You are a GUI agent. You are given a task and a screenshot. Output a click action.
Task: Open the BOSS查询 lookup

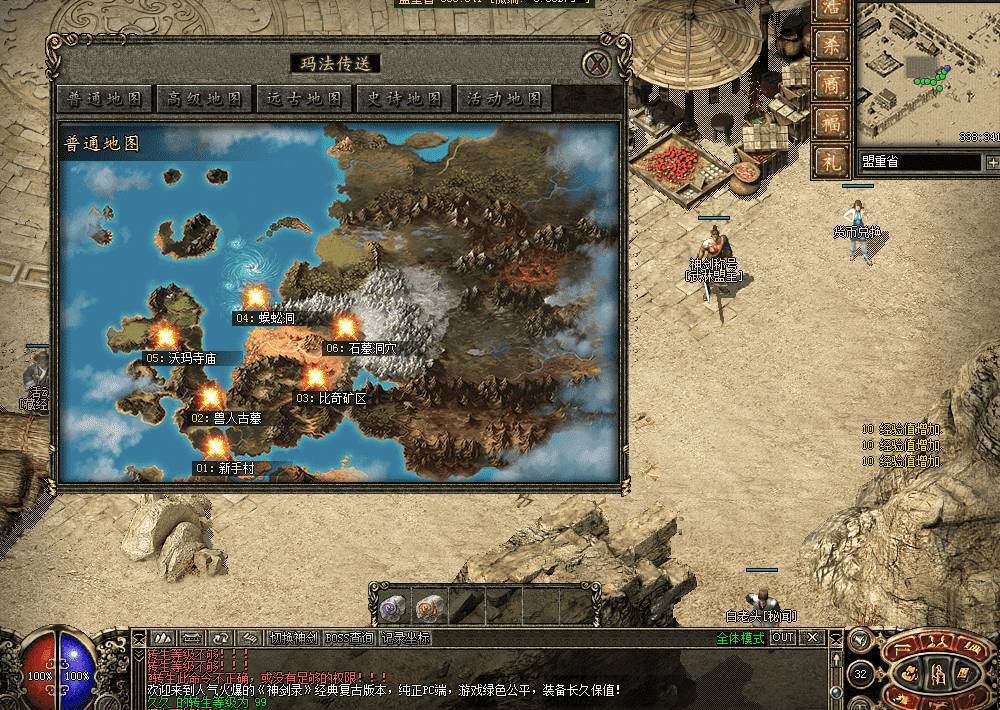[x=349, y=638]
